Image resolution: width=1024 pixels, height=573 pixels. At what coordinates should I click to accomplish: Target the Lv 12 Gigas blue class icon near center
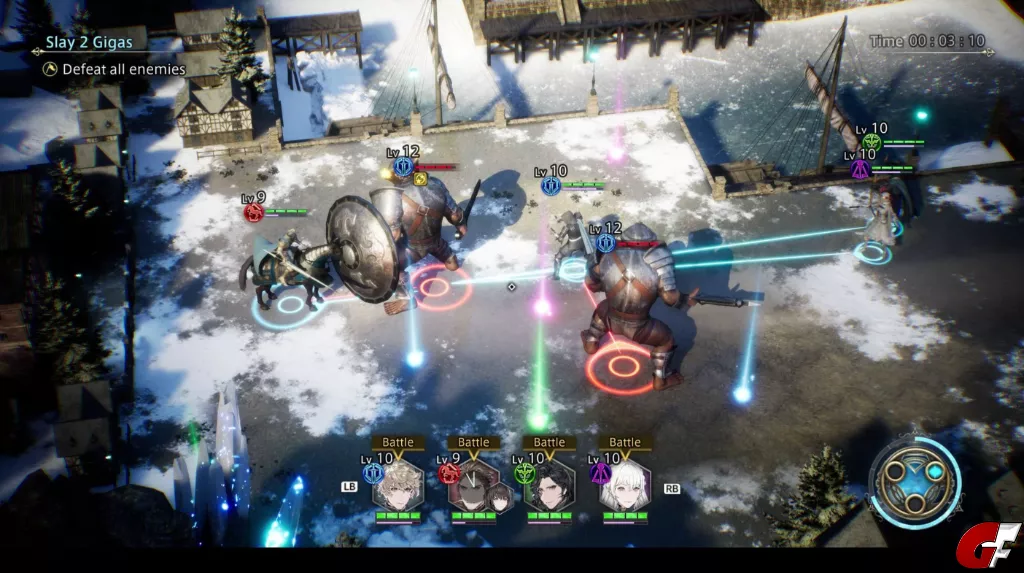(605, 243)
